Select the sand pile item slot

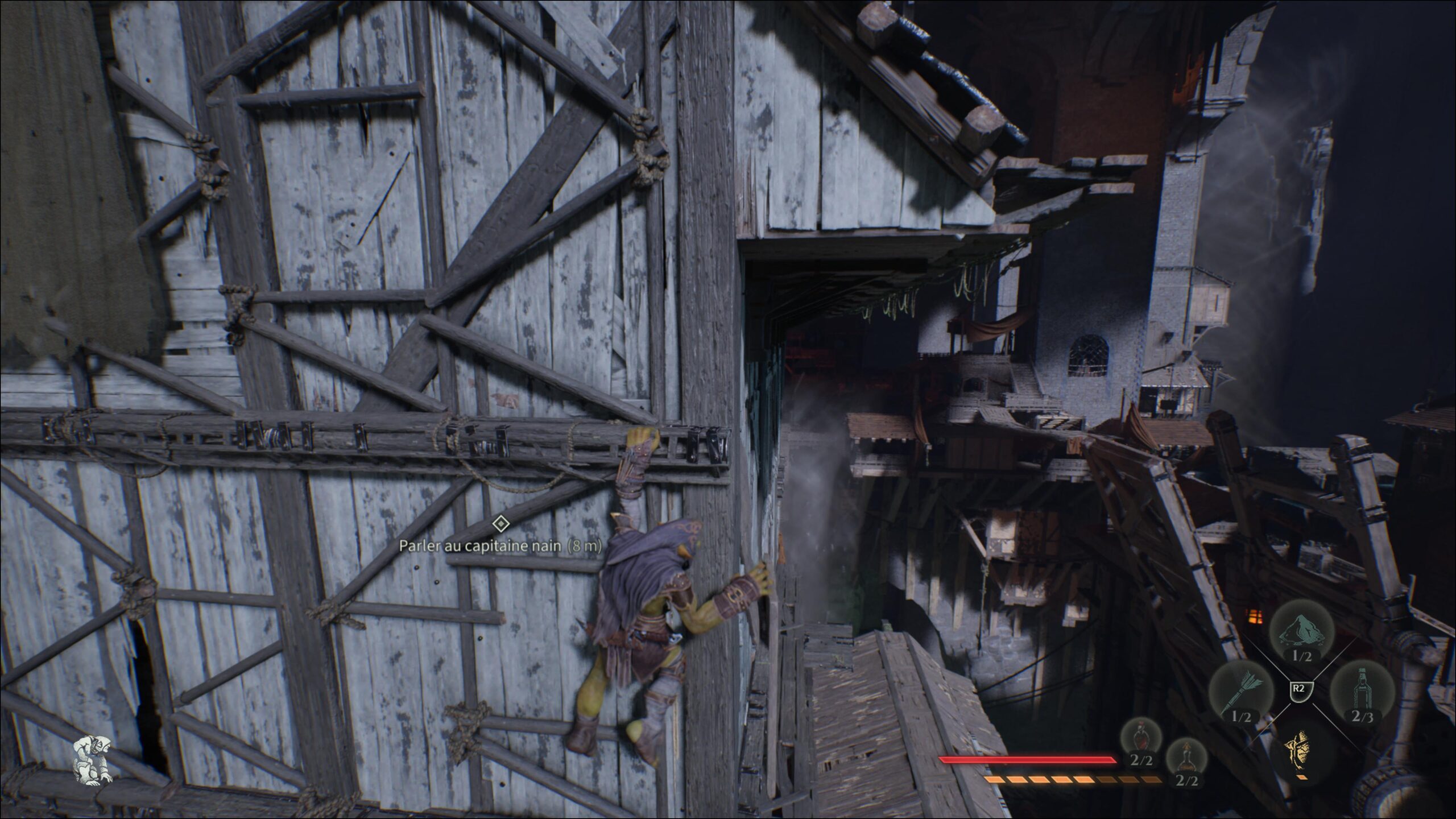point(1301,634)
